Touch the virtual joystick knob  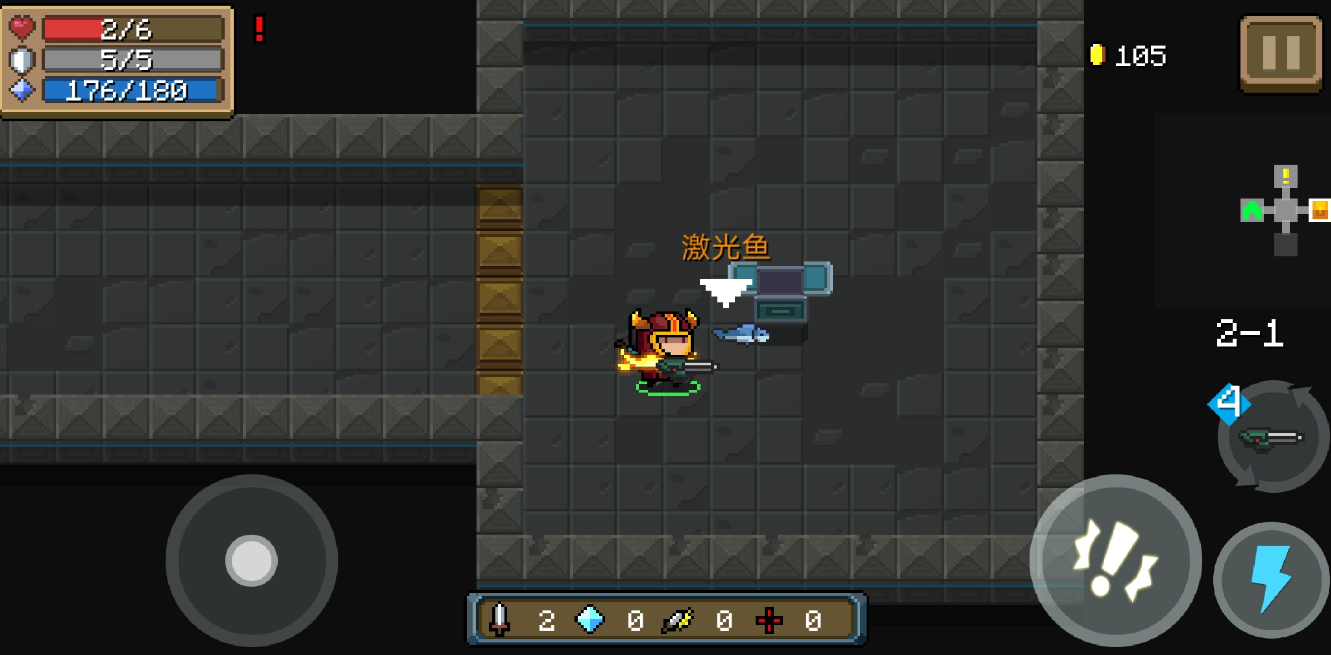[x=251, y=560]
